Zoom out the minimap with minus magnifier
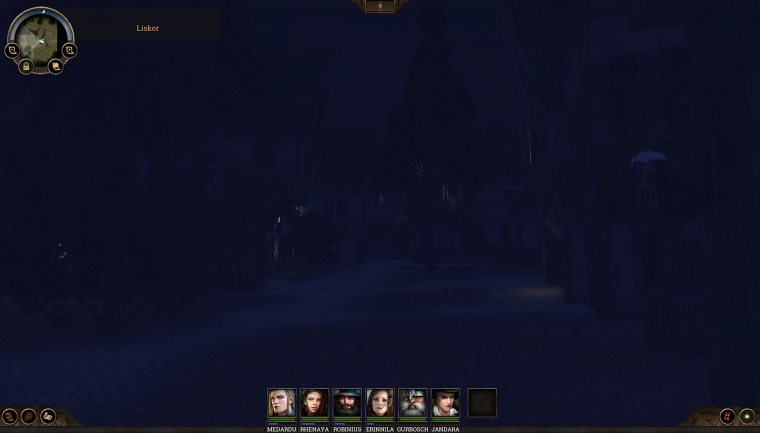This screenshot has width=760, height=433. click(x=12, y=50)
